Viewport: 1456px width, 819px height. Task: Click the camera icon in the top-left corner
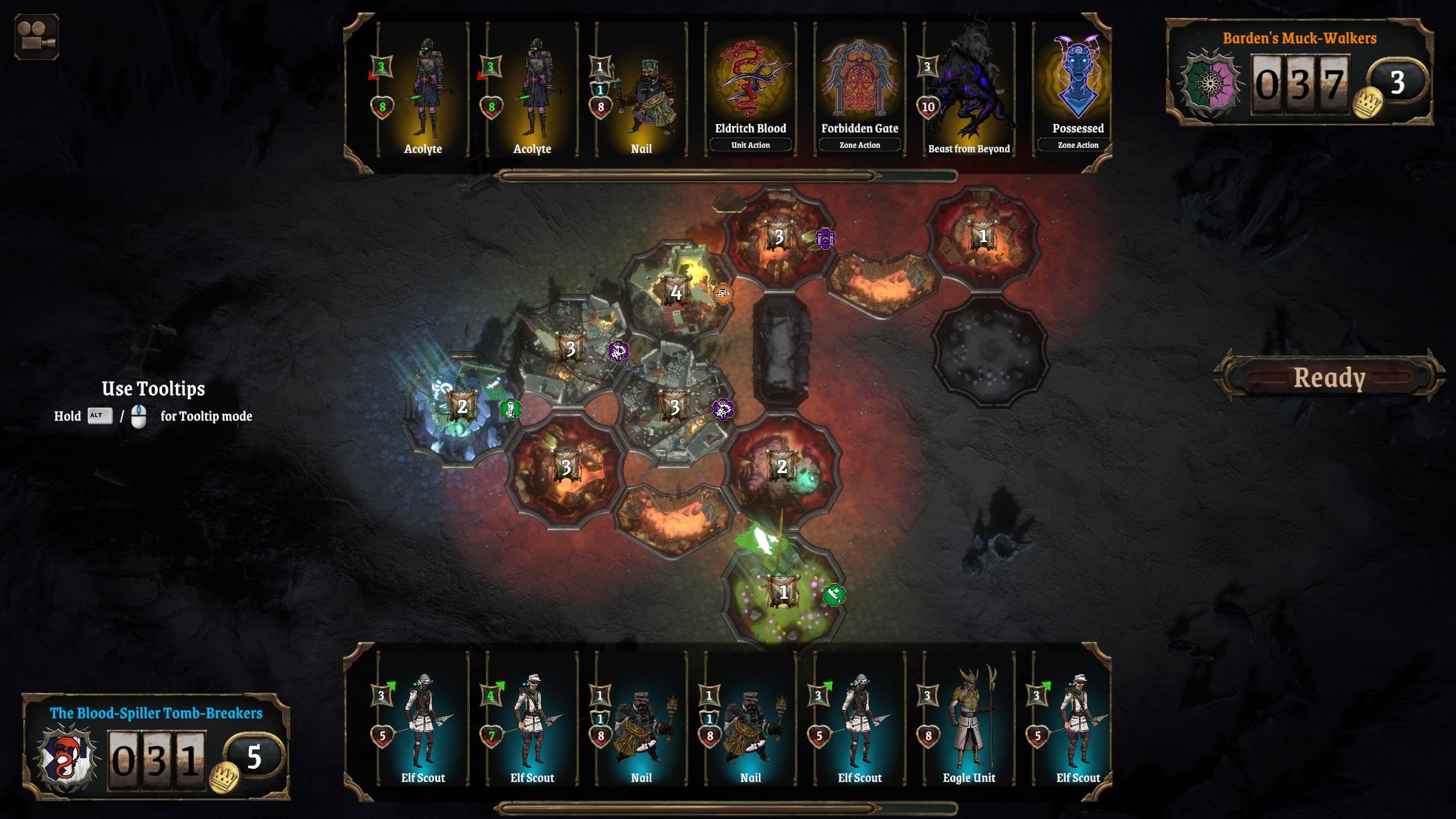click(35, 36)
